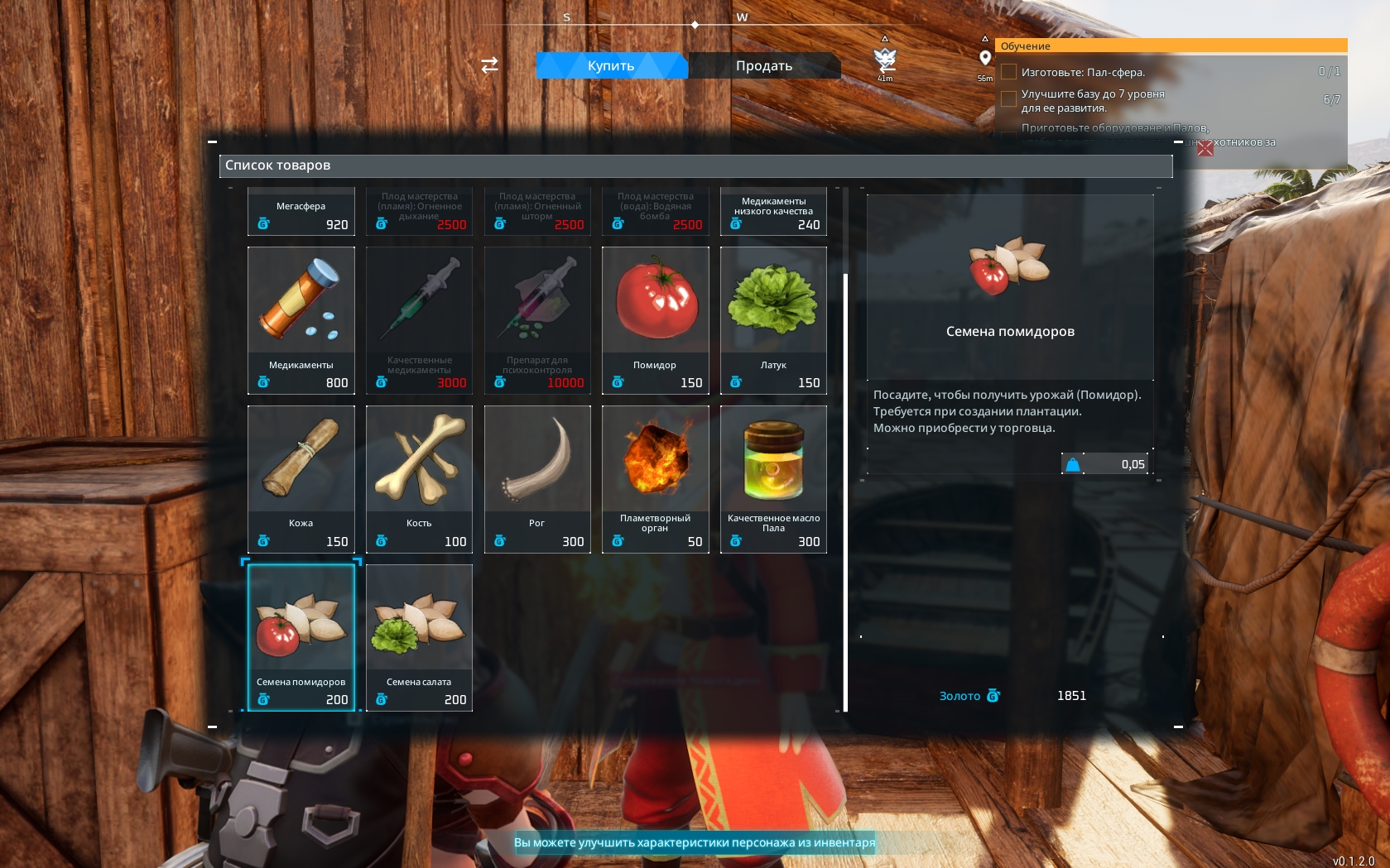Select Качественные медикаменты syringe item

pyautogui.click(x=419, y=319)
